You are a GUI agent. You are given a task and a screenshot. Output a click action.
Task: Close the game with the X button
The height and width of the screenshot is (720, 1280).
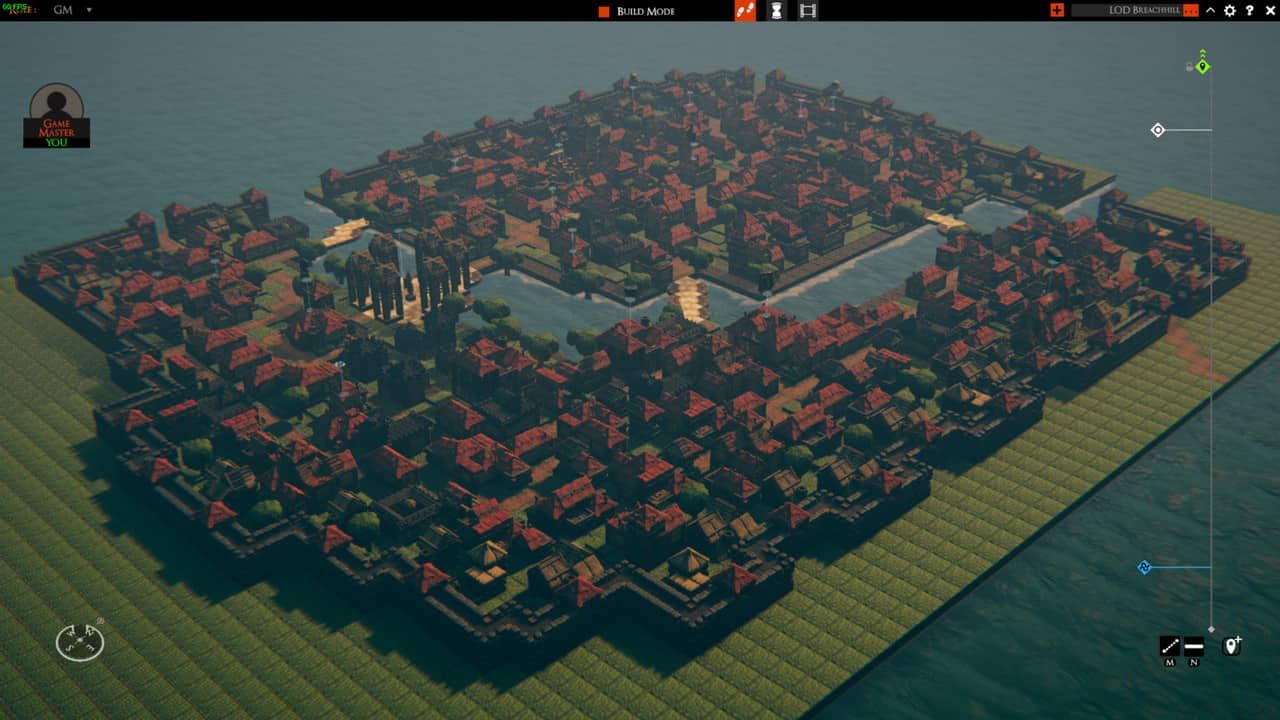[x=1268, y=10]
